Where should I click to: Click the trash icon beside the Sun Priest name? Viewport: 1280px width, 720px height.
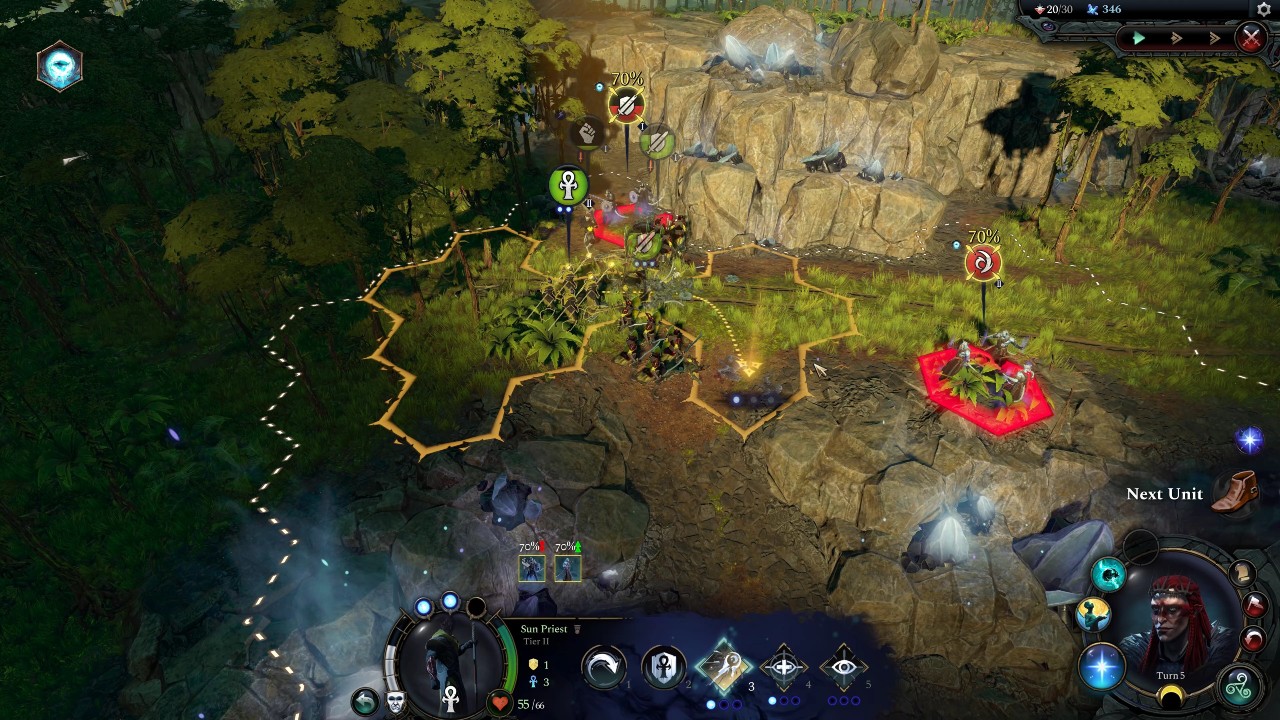pyautogui.click(x=577, y=629)
